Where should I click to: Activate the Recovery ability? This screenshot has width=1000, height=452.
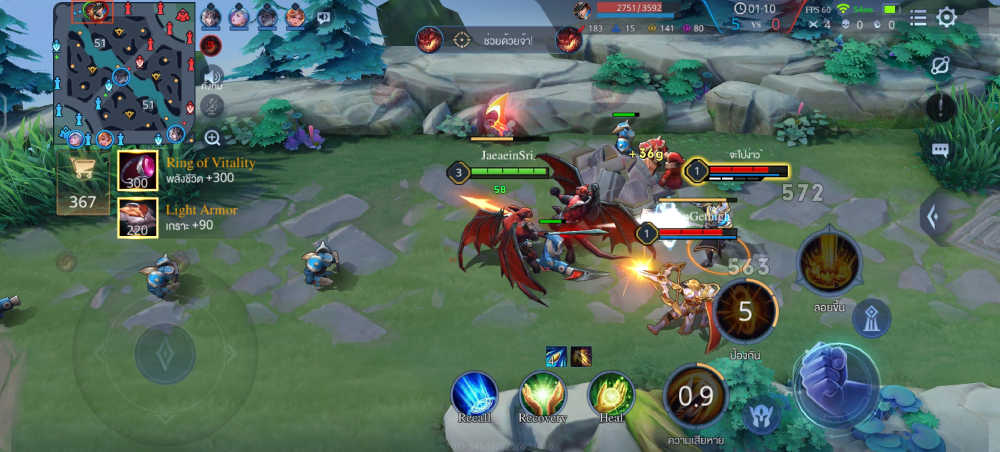coord(542,395)
